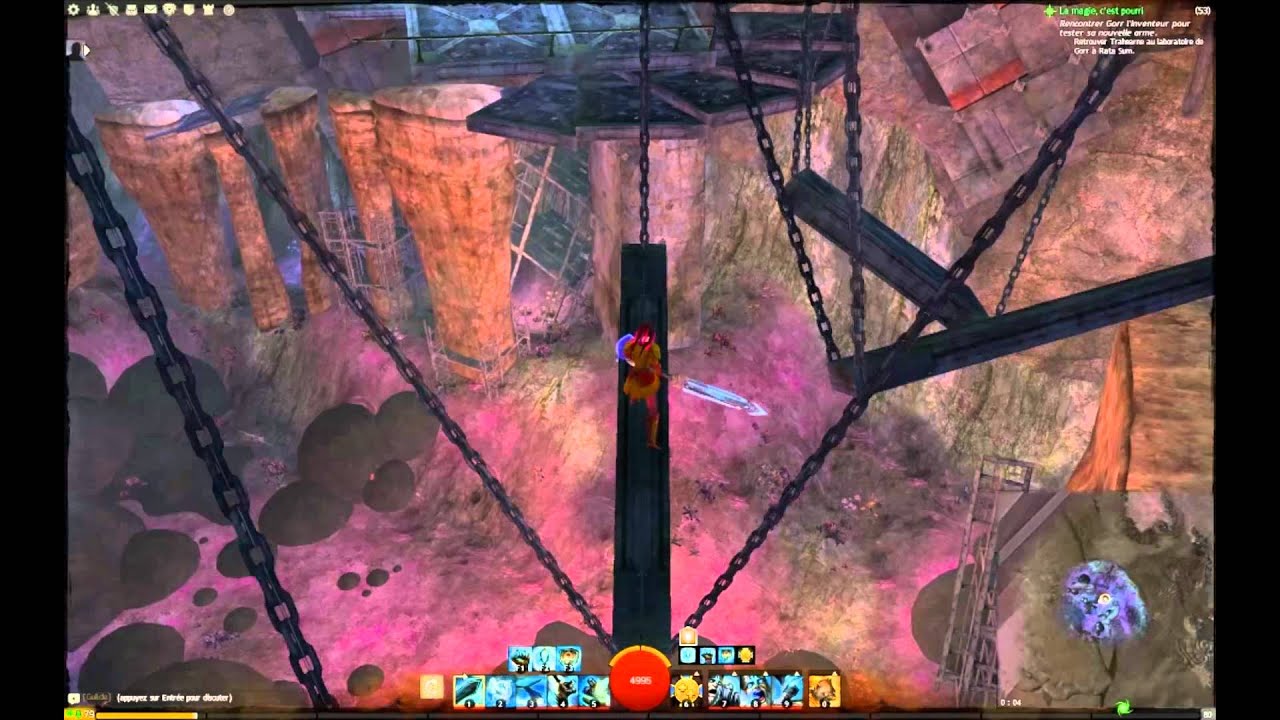This screenshot has width=1280, height=720.
Task: Open the Contacts panel icon
Action: click(93, 10)
